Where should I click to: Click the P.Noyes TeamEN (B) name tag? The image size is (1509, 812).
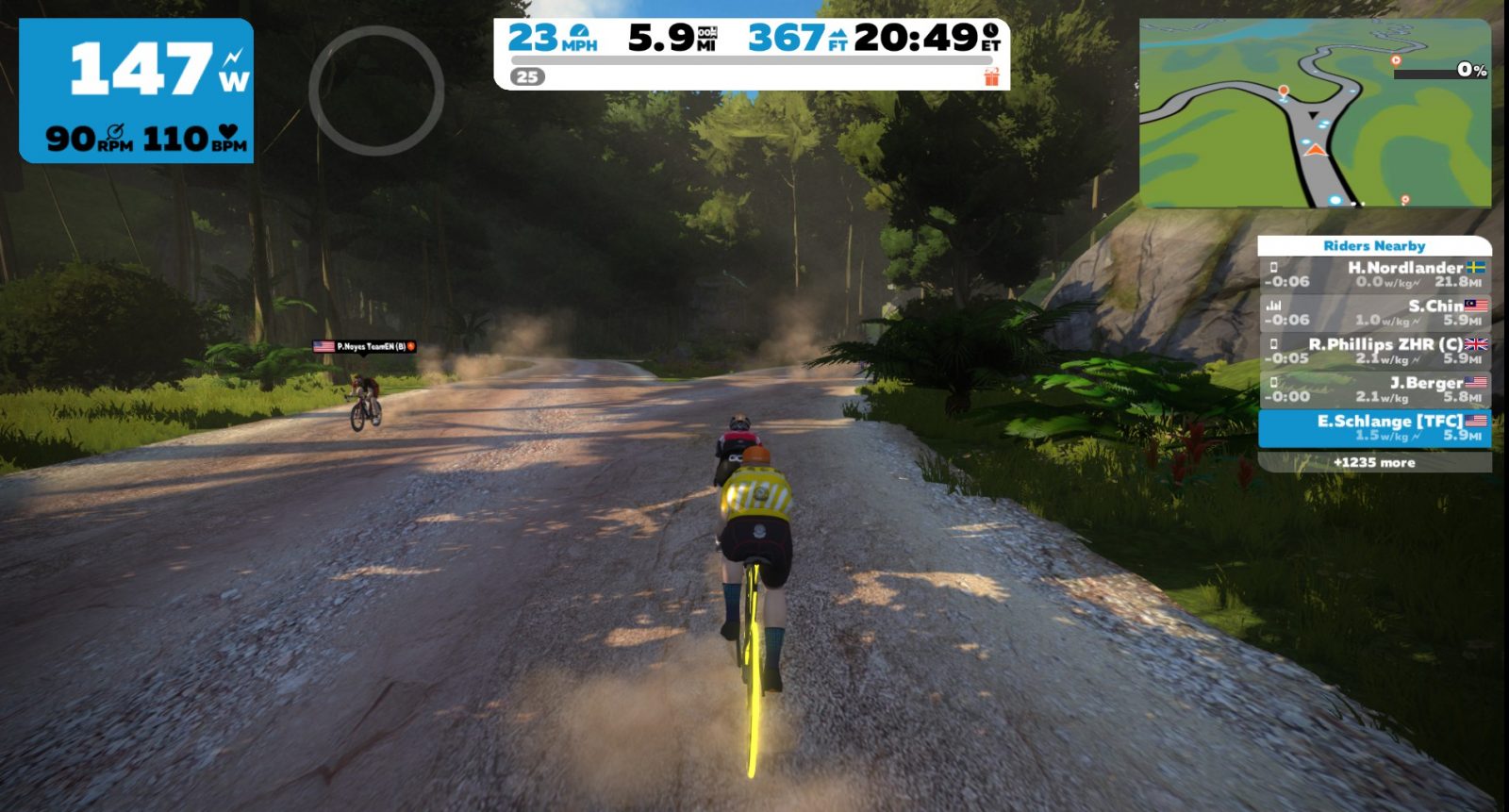point(365,347)
